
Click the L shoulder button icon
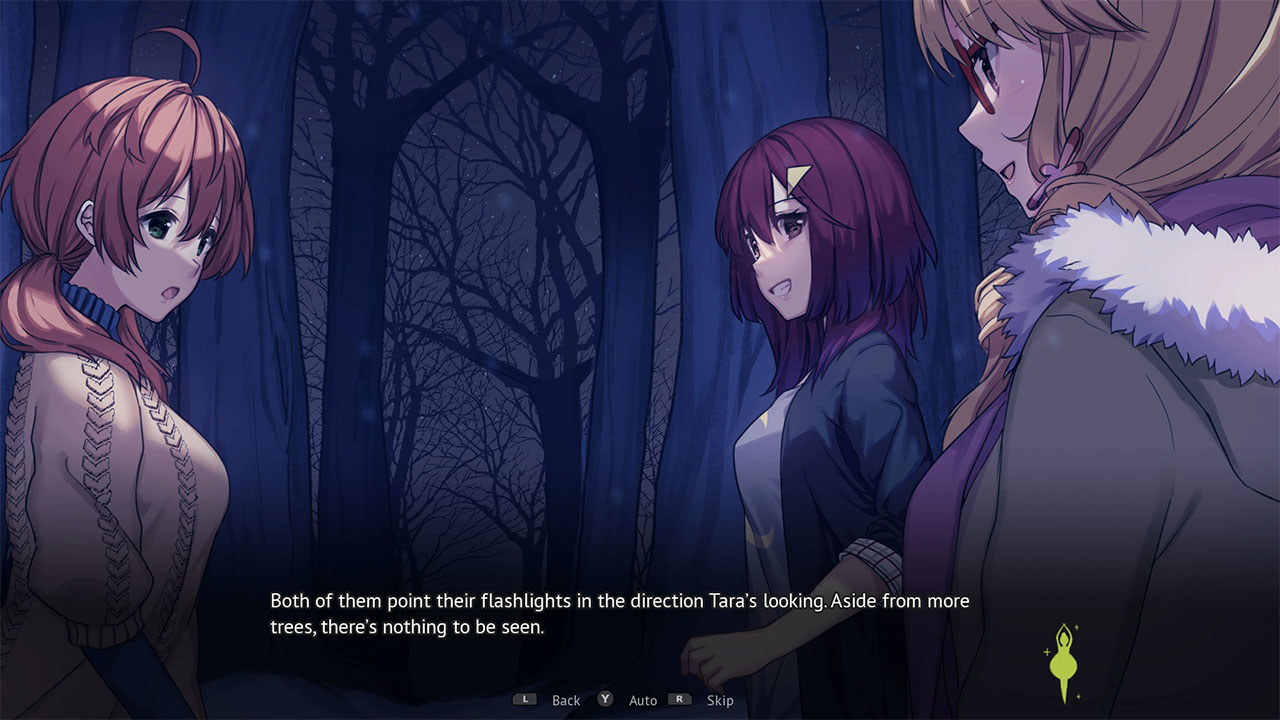point(525,699)
